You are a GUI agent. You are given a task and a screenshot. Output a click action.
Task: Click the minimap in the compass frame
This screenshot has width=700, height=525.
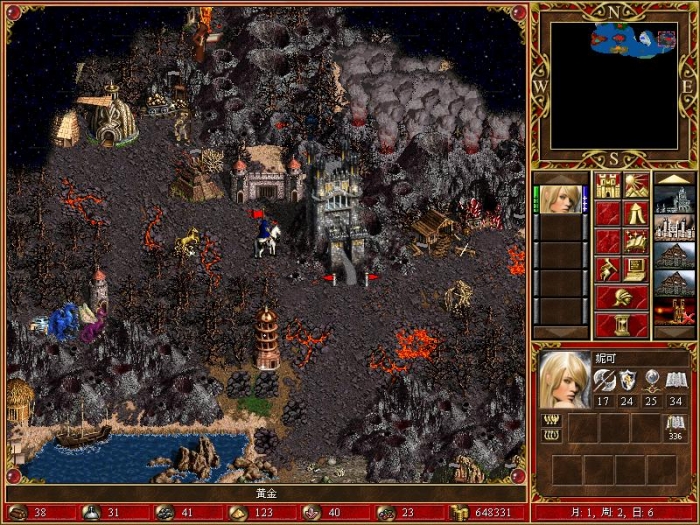613,85
